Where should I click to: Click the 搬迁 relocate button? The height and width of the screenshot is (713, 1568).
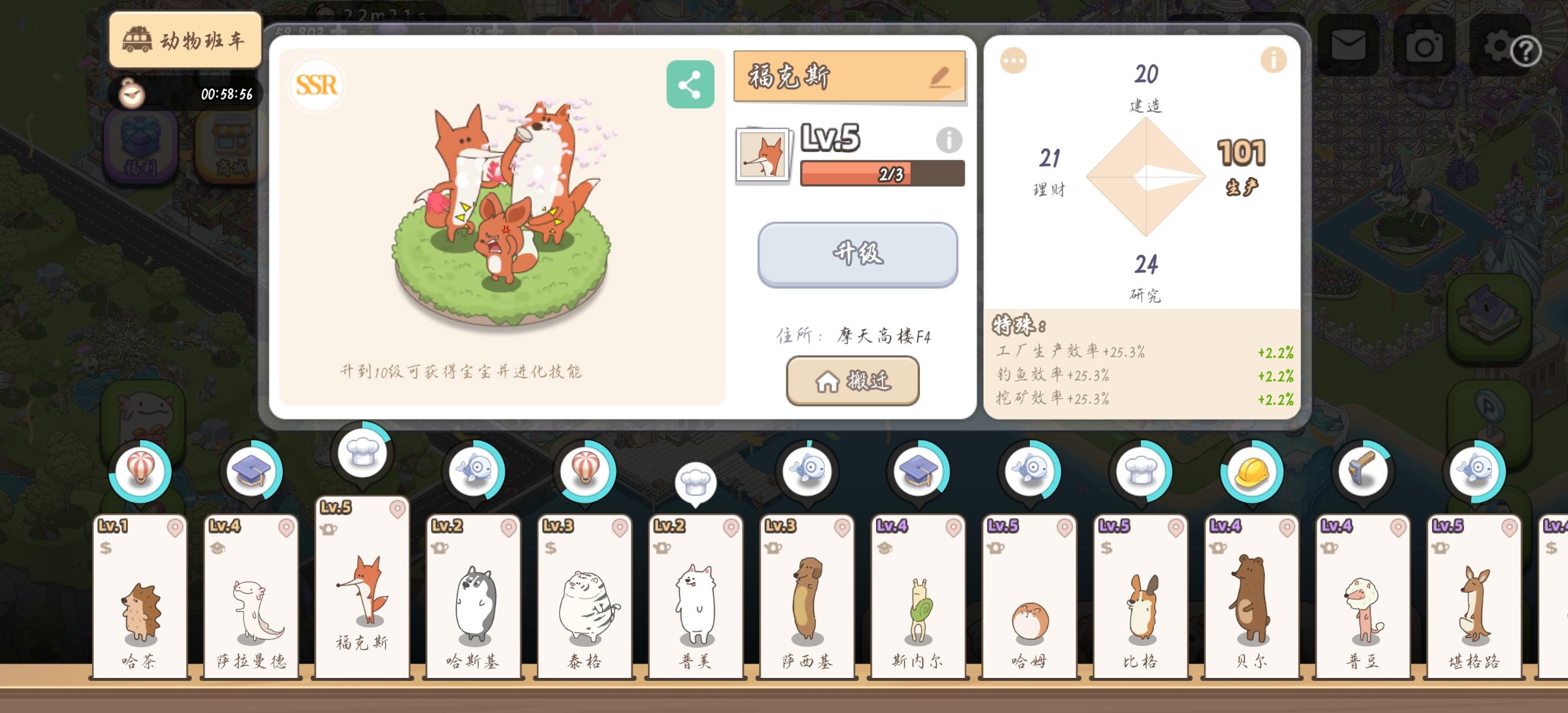pos(852,380)
